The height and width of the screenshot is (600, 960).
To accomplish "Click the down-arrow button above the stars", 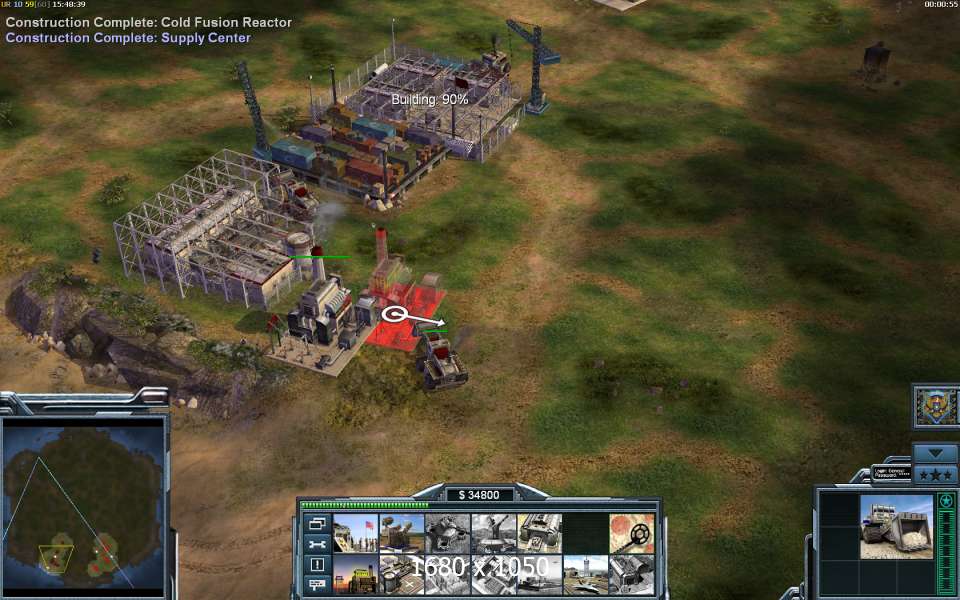I will pyautogui.click(x=936, y=453).
